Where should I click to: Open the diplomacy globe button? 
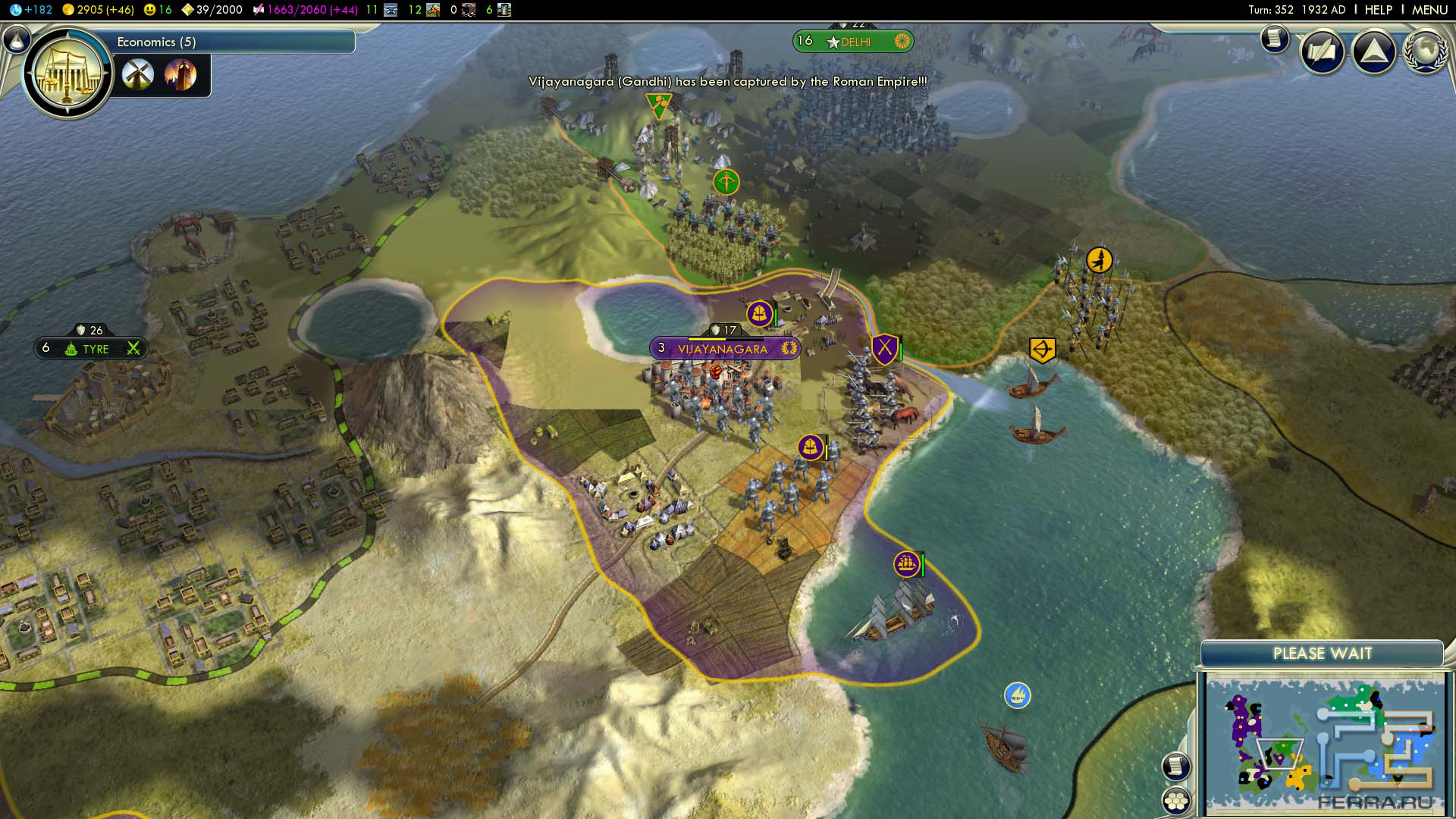(x=1425, y=52)
